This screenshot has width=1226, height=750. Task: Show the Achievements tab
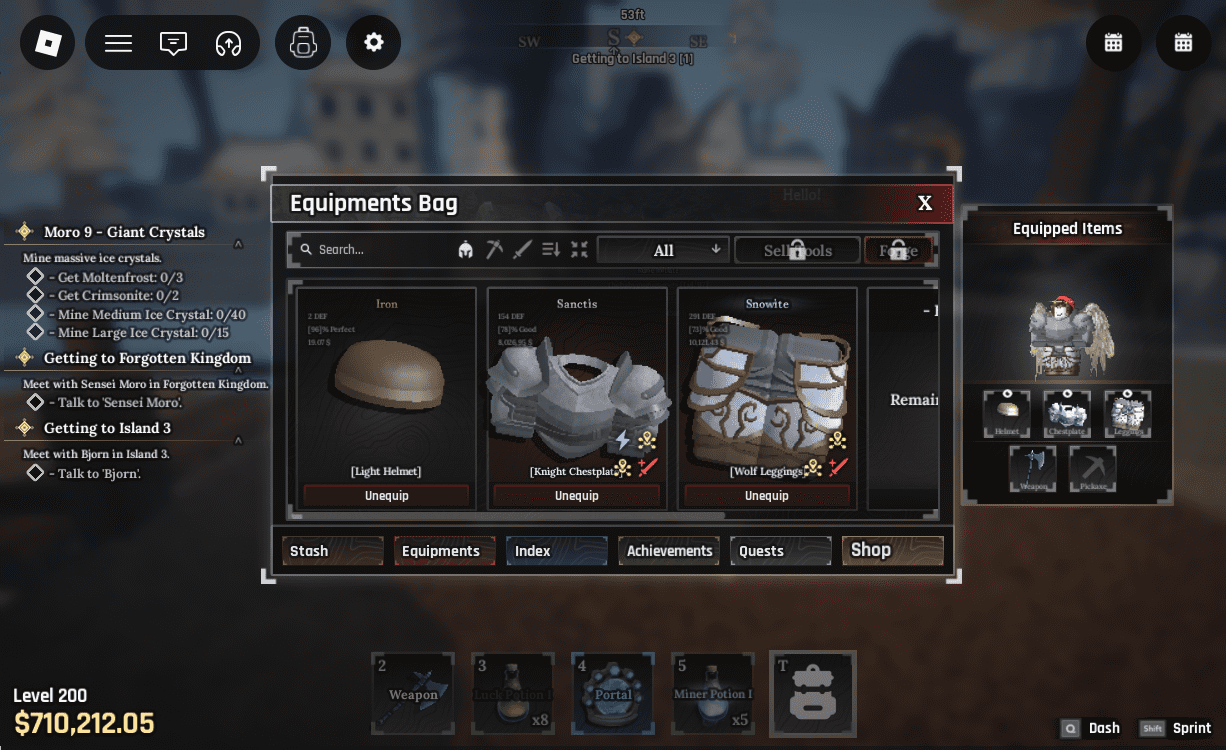tap(669, 551)
